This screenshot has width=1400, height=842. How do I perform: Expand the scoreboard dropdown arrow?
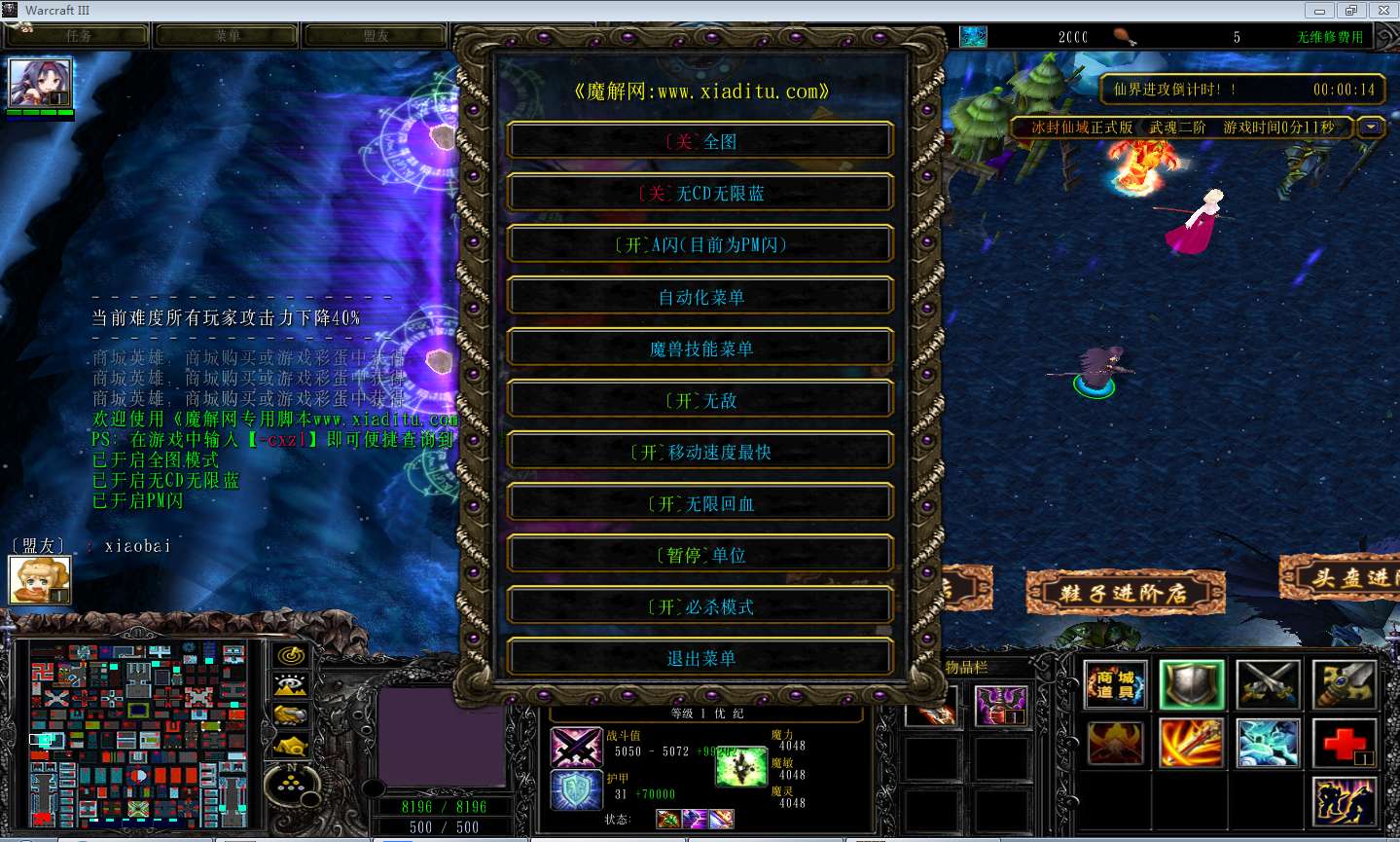[1372, 128]
